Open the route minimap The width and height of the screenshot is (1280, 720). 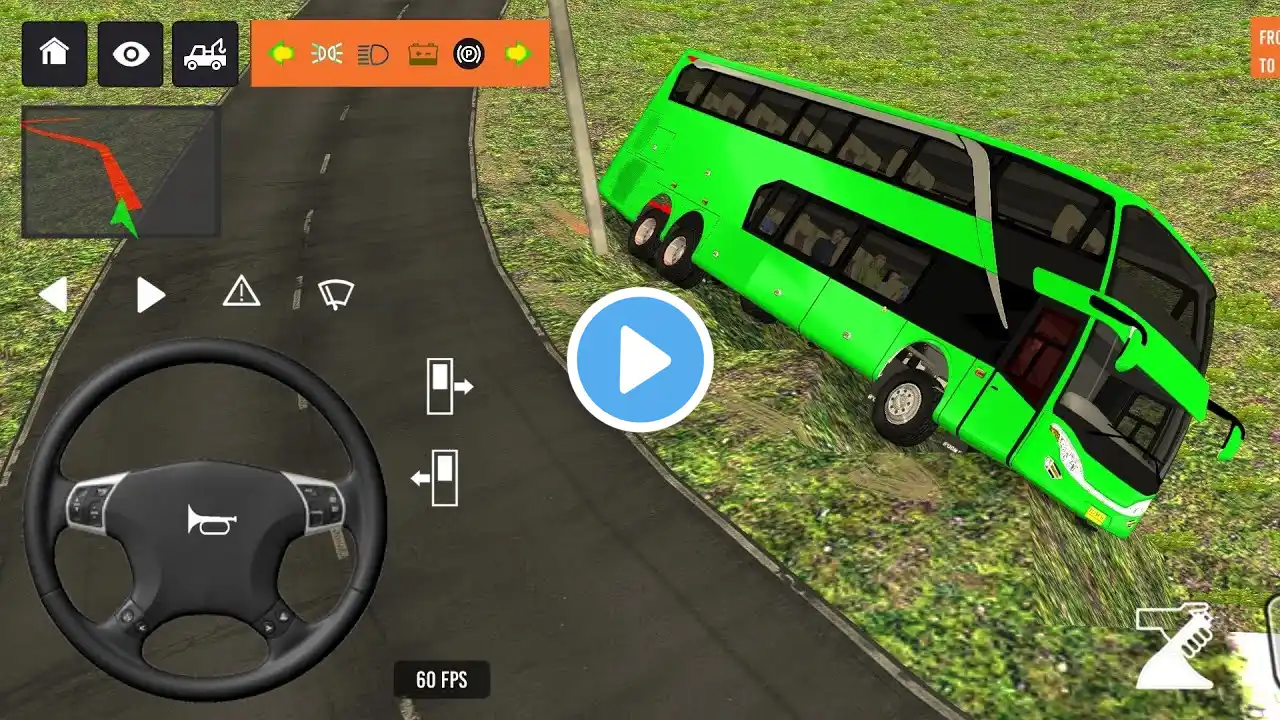pyautogui.click(x=120, y=172)
